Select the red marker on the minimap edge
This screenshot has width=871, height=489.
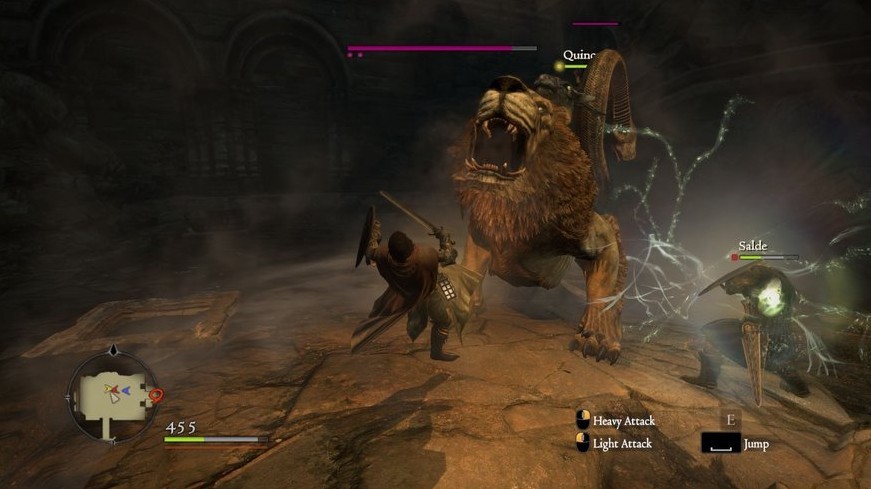[155, 395]
